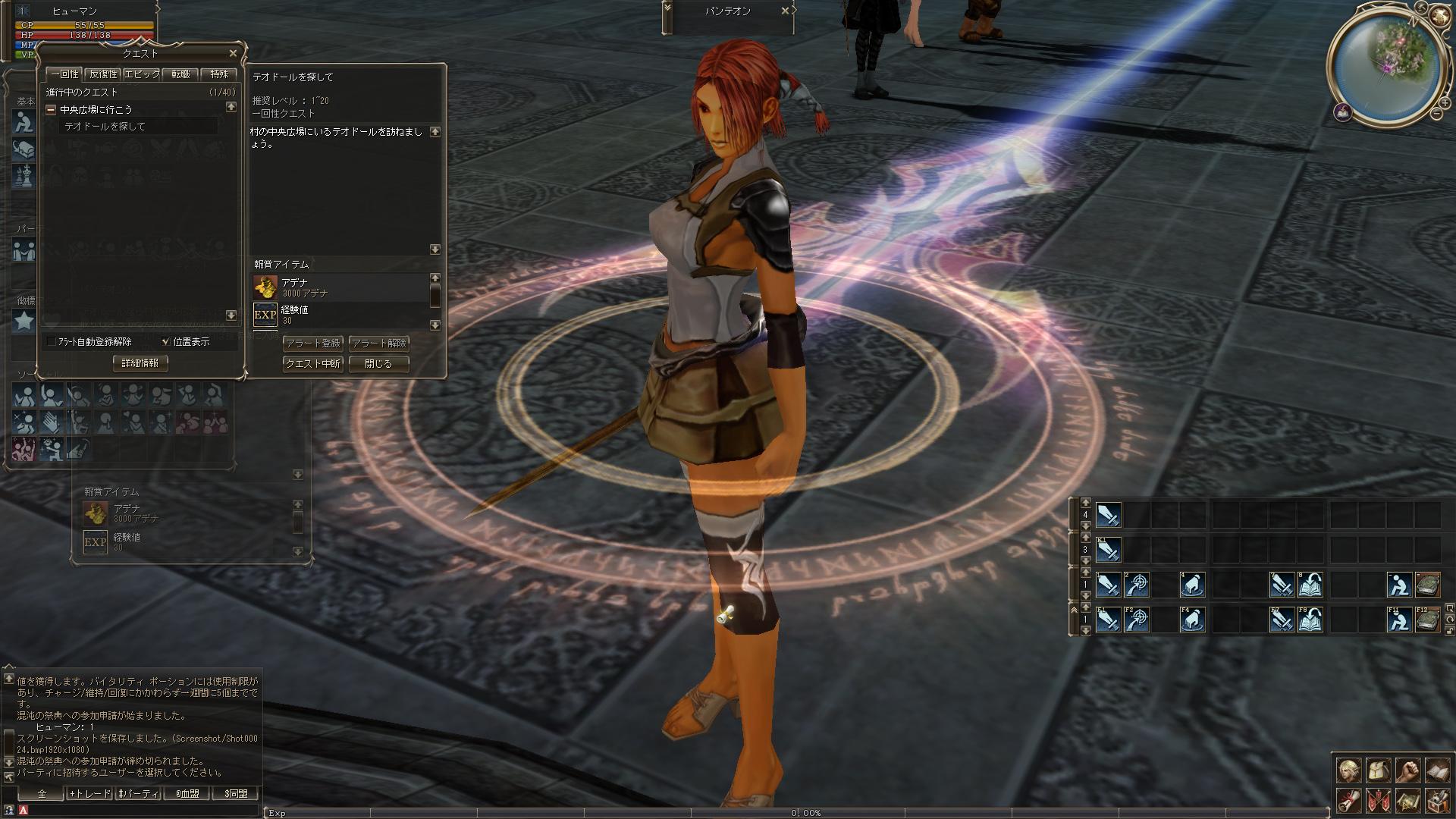Switch chat to the +トレード tab
The image size is (1456, 819).
(89, 794)
